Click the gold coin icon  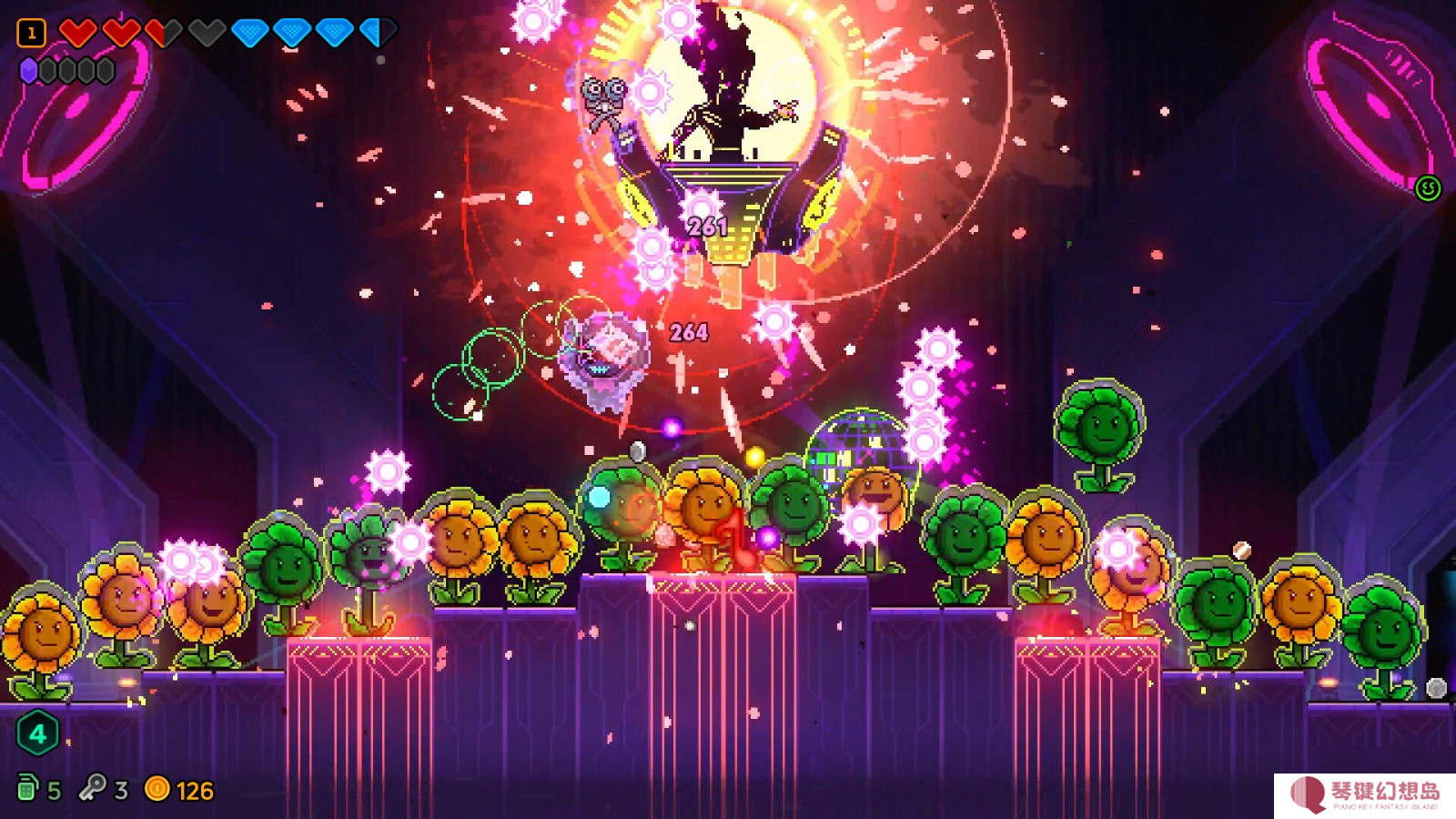(157, 788)
